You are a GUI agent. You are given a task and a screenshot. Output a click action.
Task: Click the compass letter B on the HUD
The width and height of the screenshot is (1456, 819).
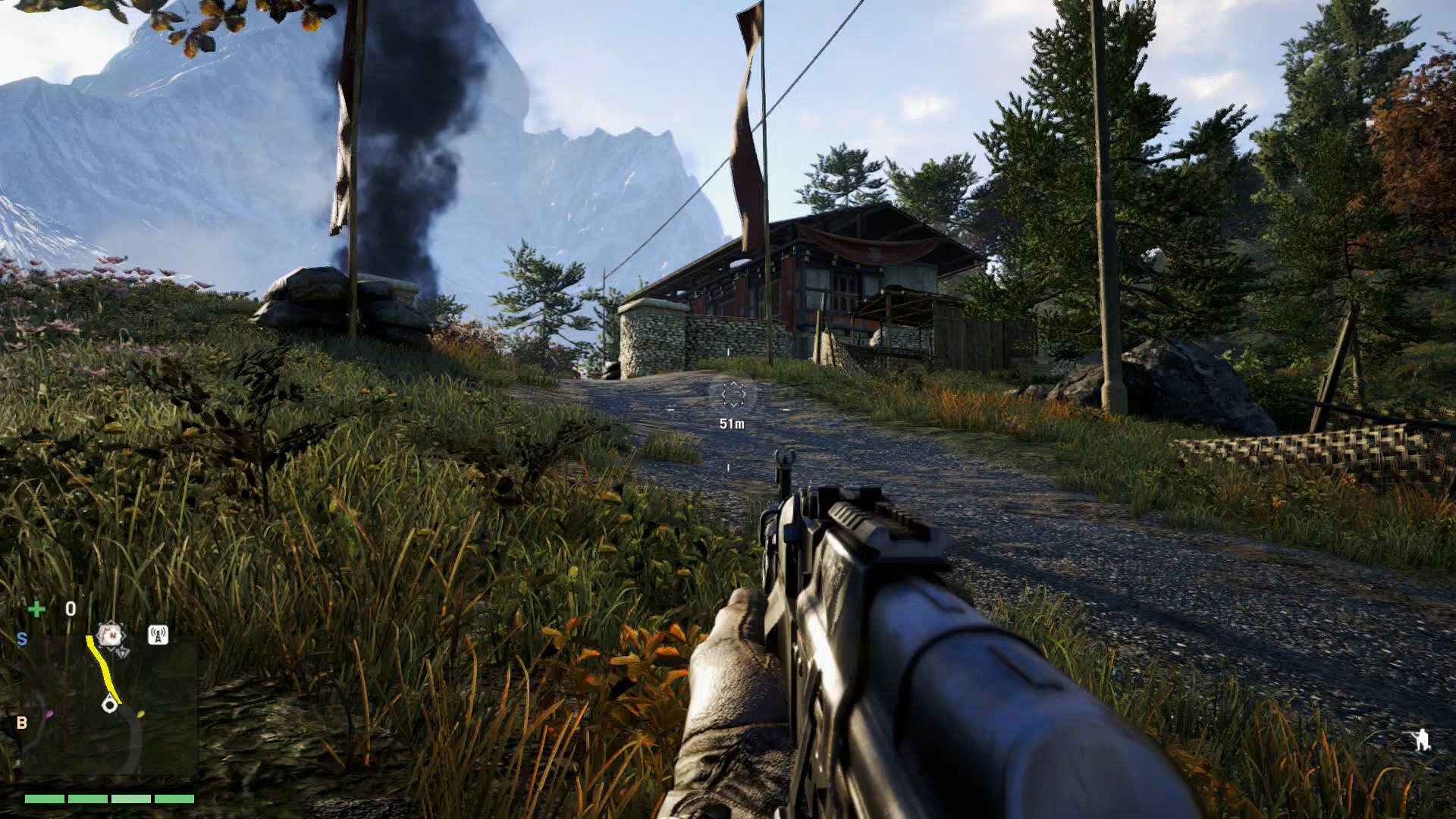23,721
